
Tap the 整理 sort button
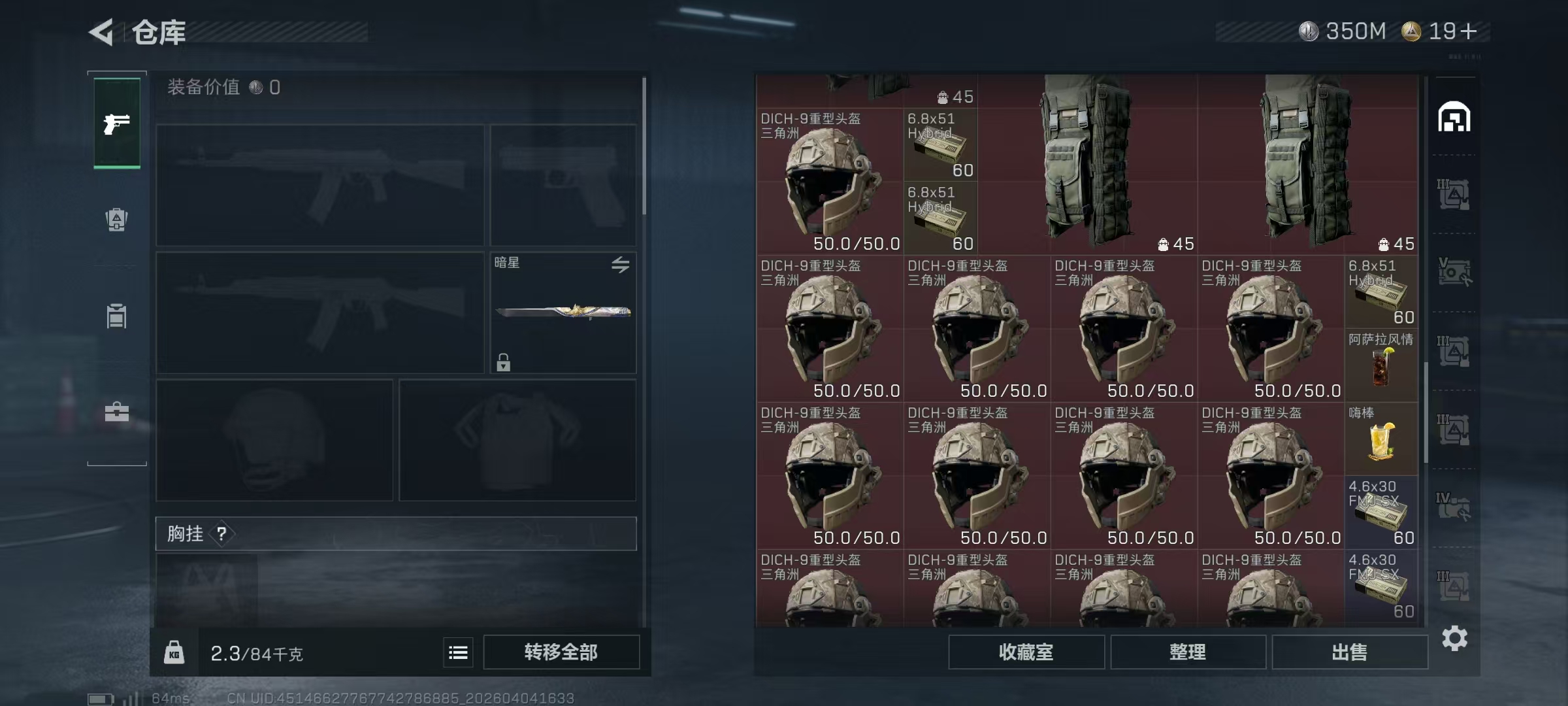point(1188,652)
